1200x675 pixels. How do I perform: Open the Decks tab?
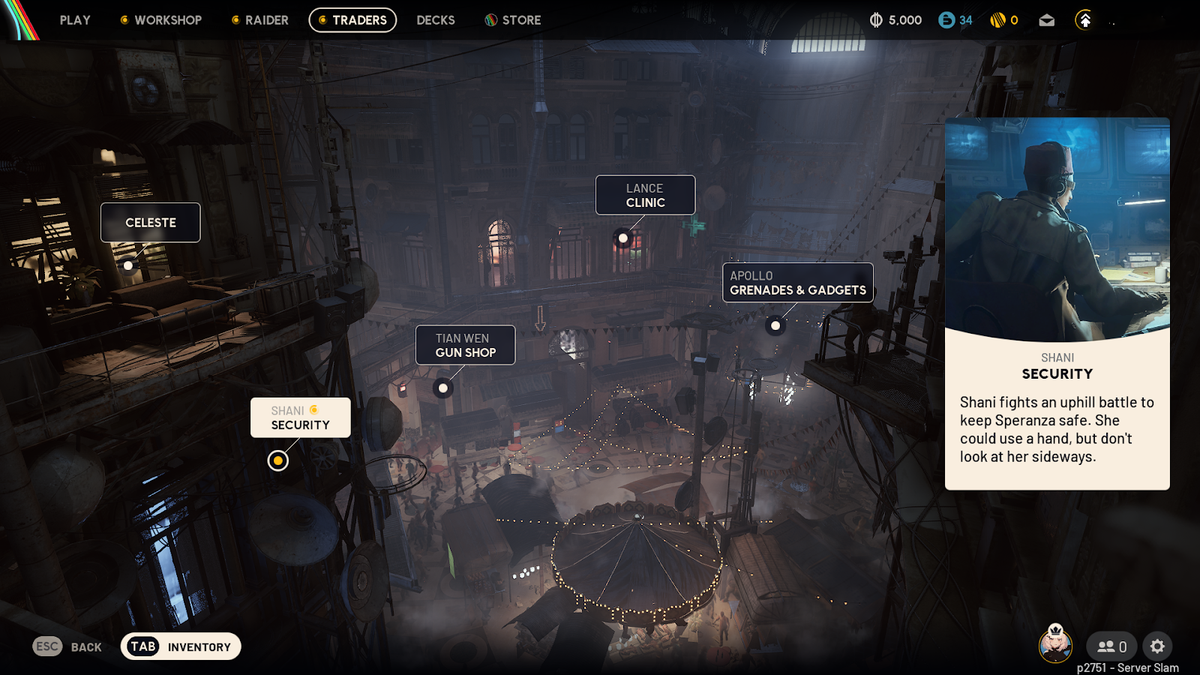(435, 20)
